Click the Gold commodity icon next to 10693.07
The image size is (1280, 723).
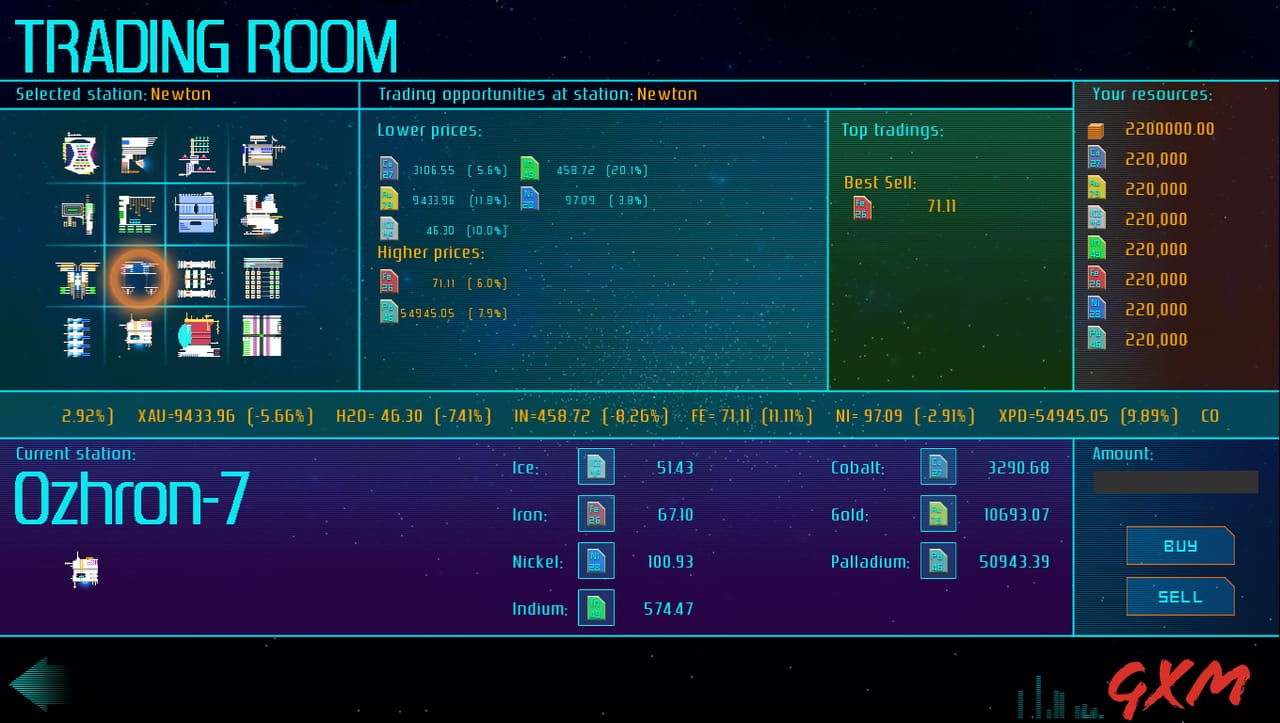[938, 514]
